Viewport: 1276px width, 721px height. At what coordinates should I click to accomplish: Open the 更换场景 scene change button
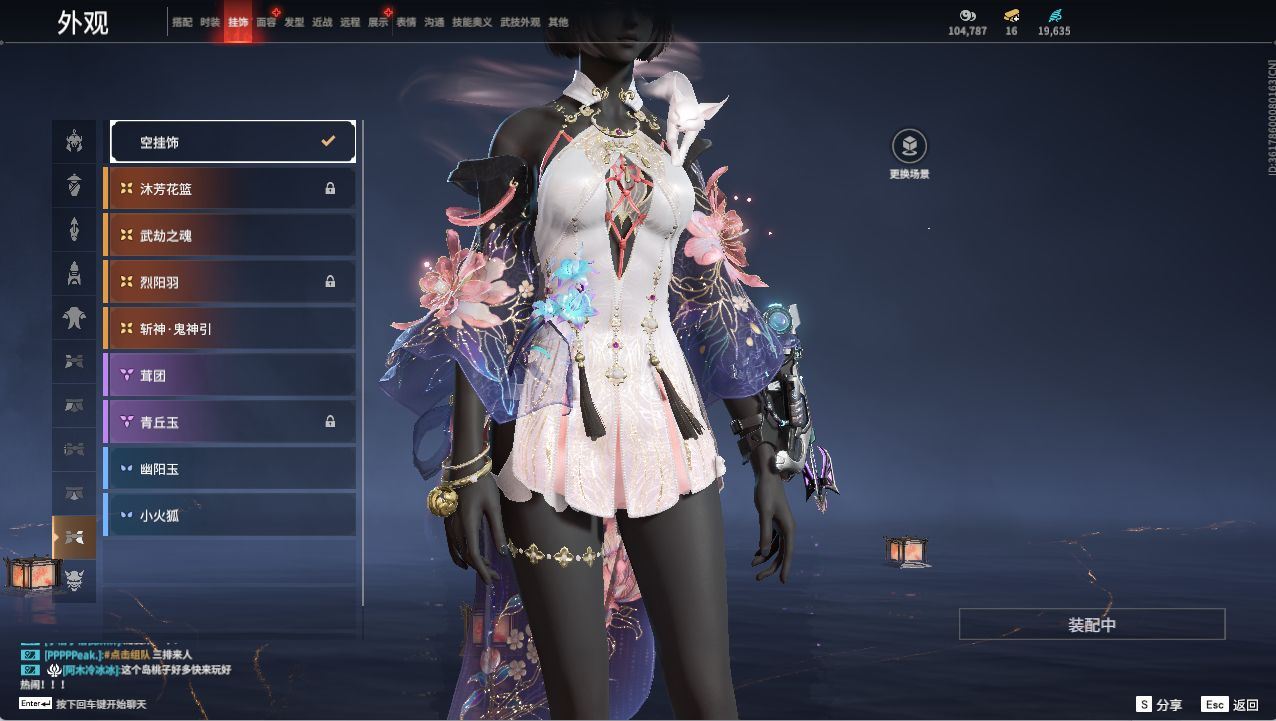coord(909,147)
